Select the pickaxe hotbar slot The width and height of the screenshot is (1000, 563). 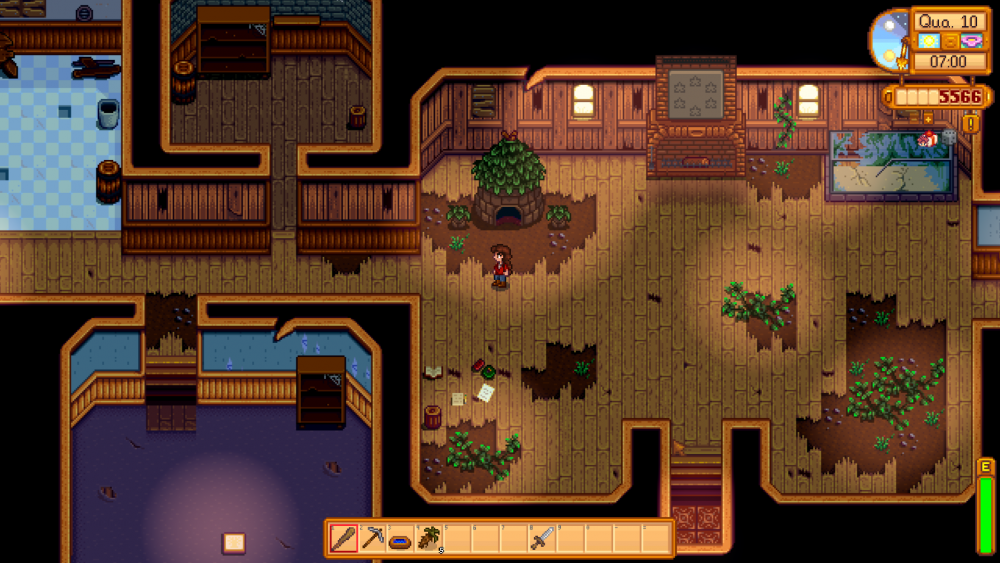pos(372,539)
